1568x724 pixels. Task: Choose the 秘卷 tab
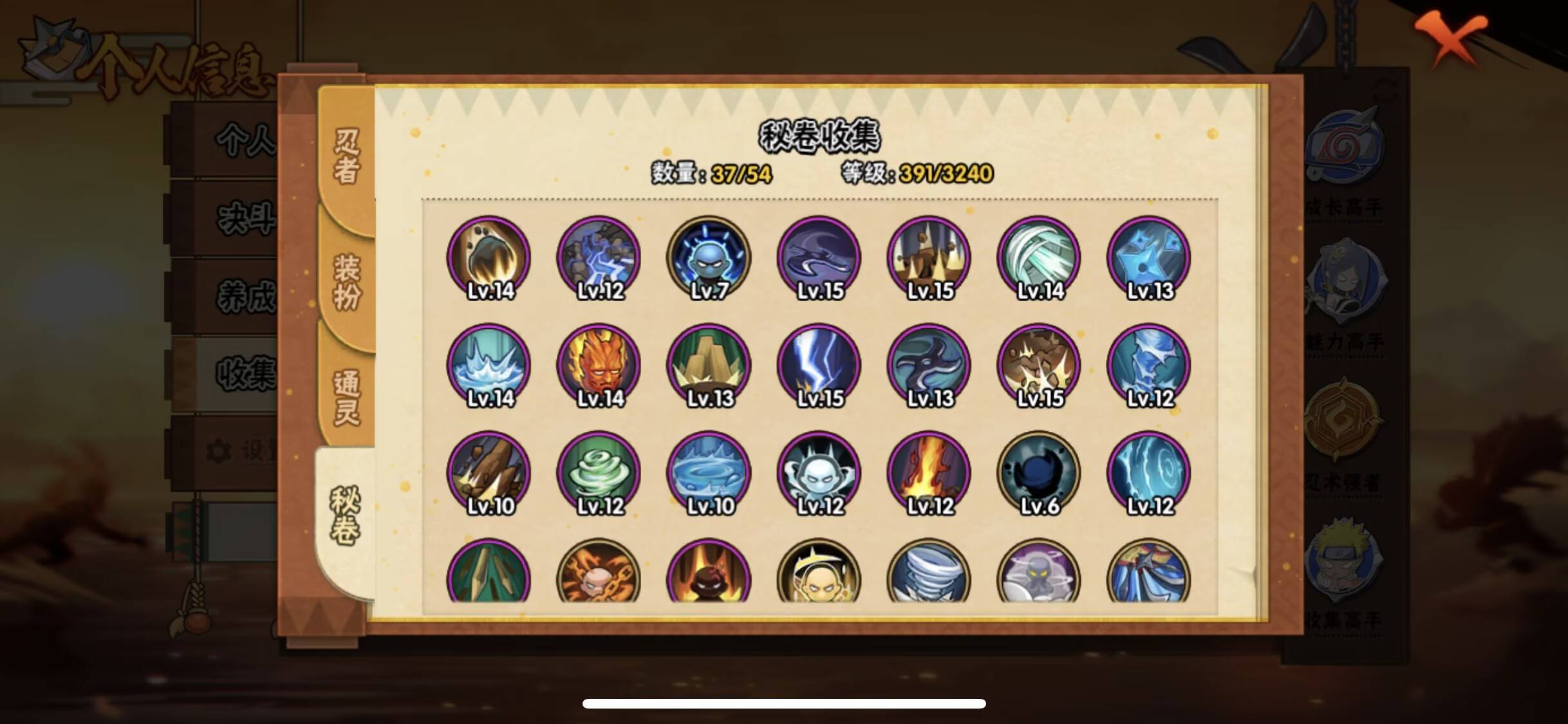coord(345,515)
